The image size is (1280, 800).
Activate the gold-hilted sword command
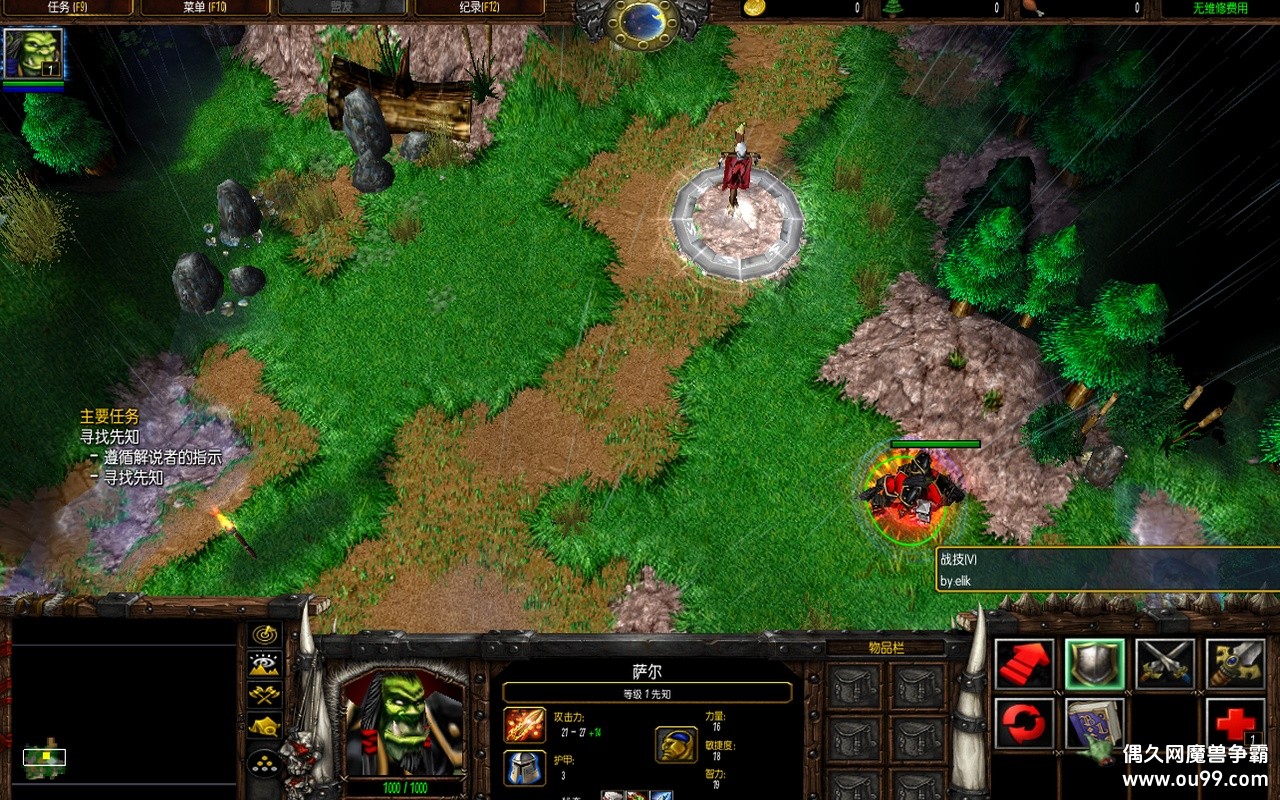1235,664
